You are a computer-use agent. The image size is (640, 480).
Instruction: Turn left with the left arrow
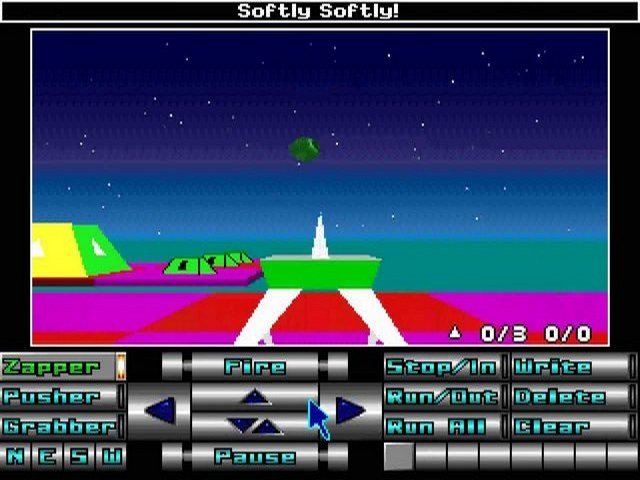(160, 410)
